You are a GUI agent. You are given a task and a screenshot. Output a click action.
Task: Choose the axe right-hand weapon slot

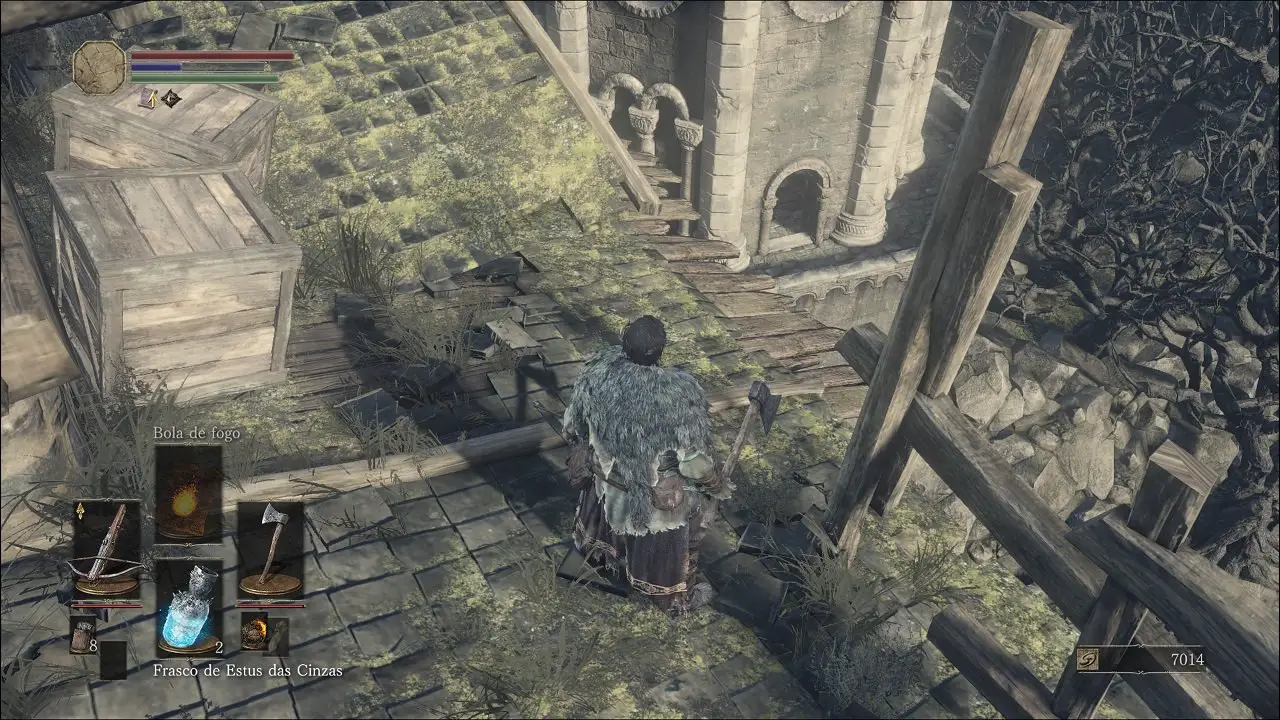pyautogui.click(x=270, y=548)
